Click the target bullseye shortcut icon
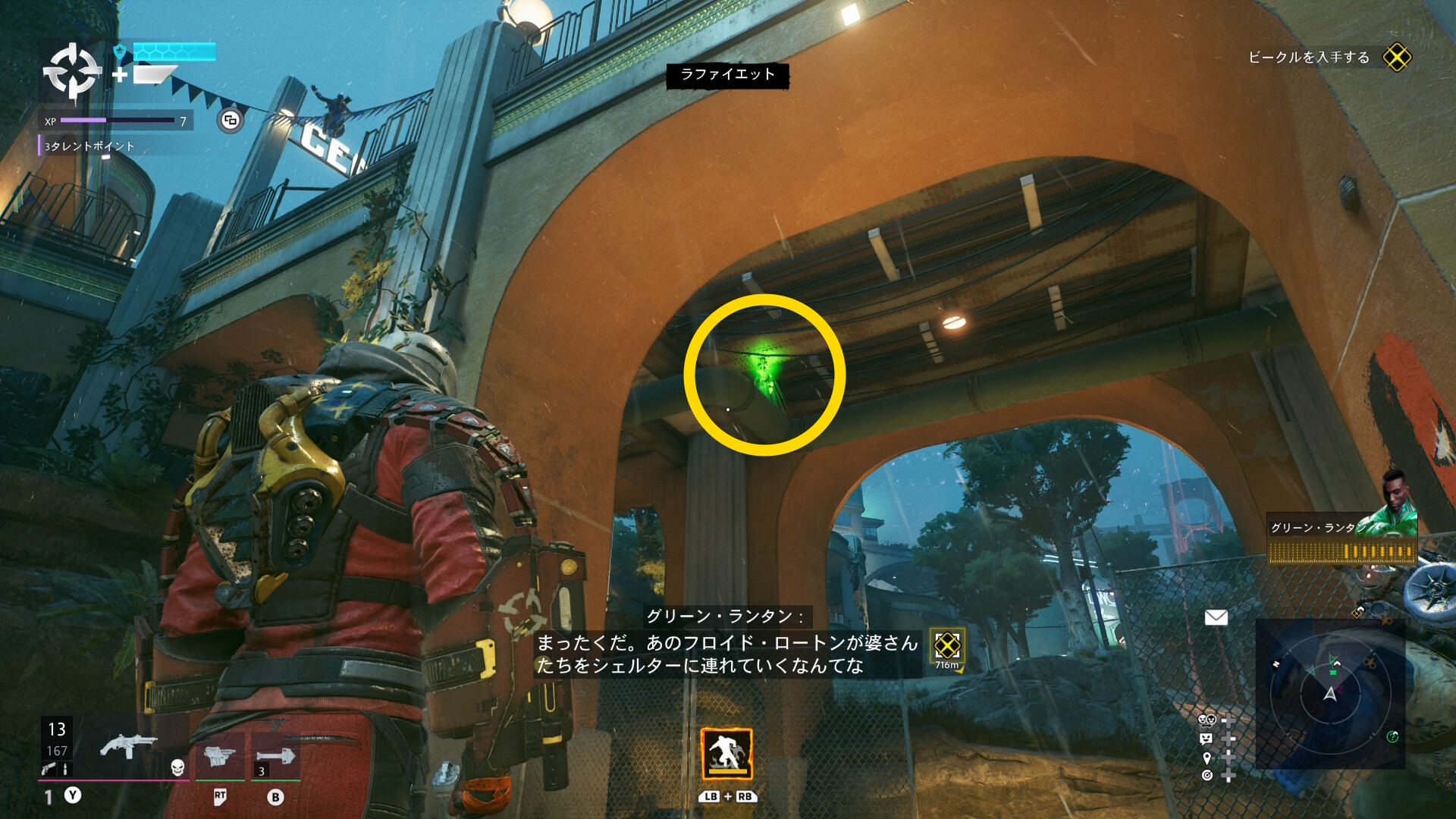This screenshot has height=819, width=1456. 1207,775
